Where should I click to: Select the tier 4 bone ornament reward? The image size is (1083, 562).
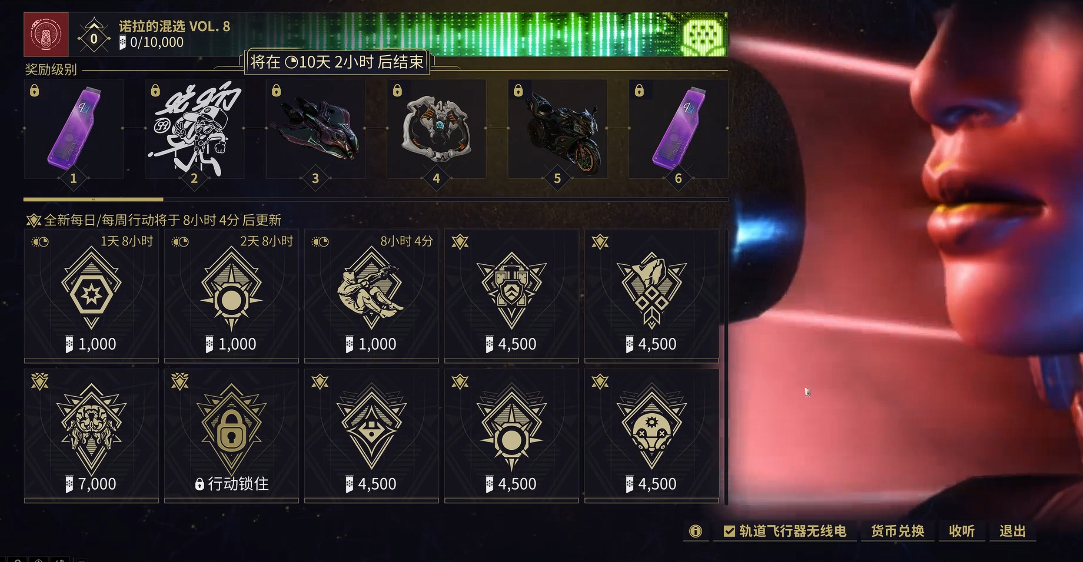(437, 130)
